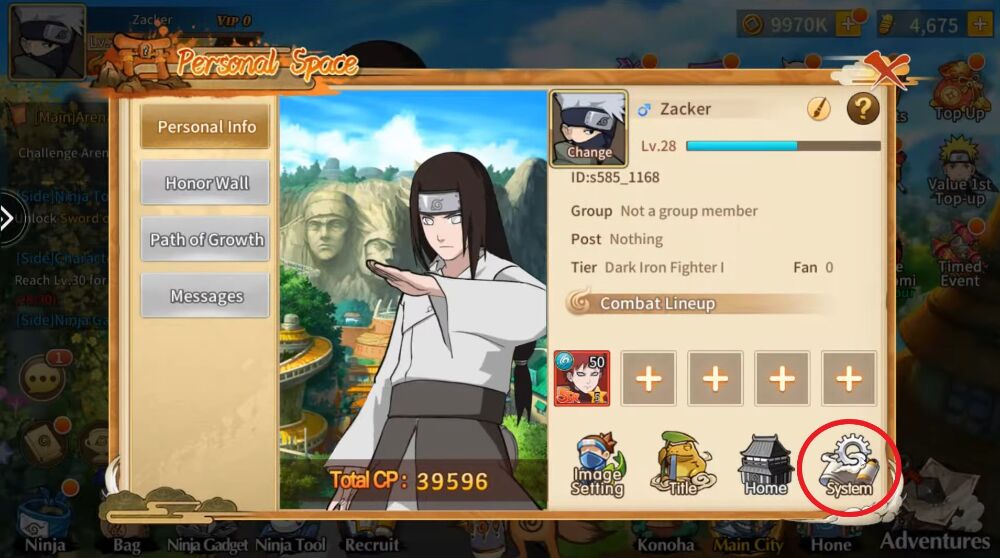Select the Path of Growth tab
Screen dimensions: 1000x558
206,240
